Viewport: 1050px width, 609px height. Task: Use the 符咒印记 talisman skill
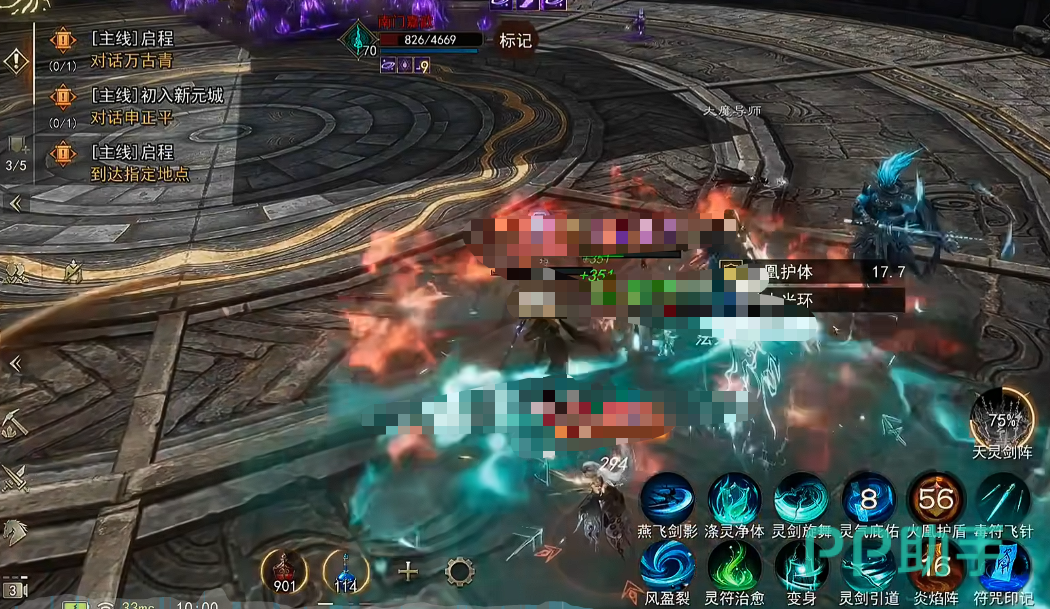1003,566
